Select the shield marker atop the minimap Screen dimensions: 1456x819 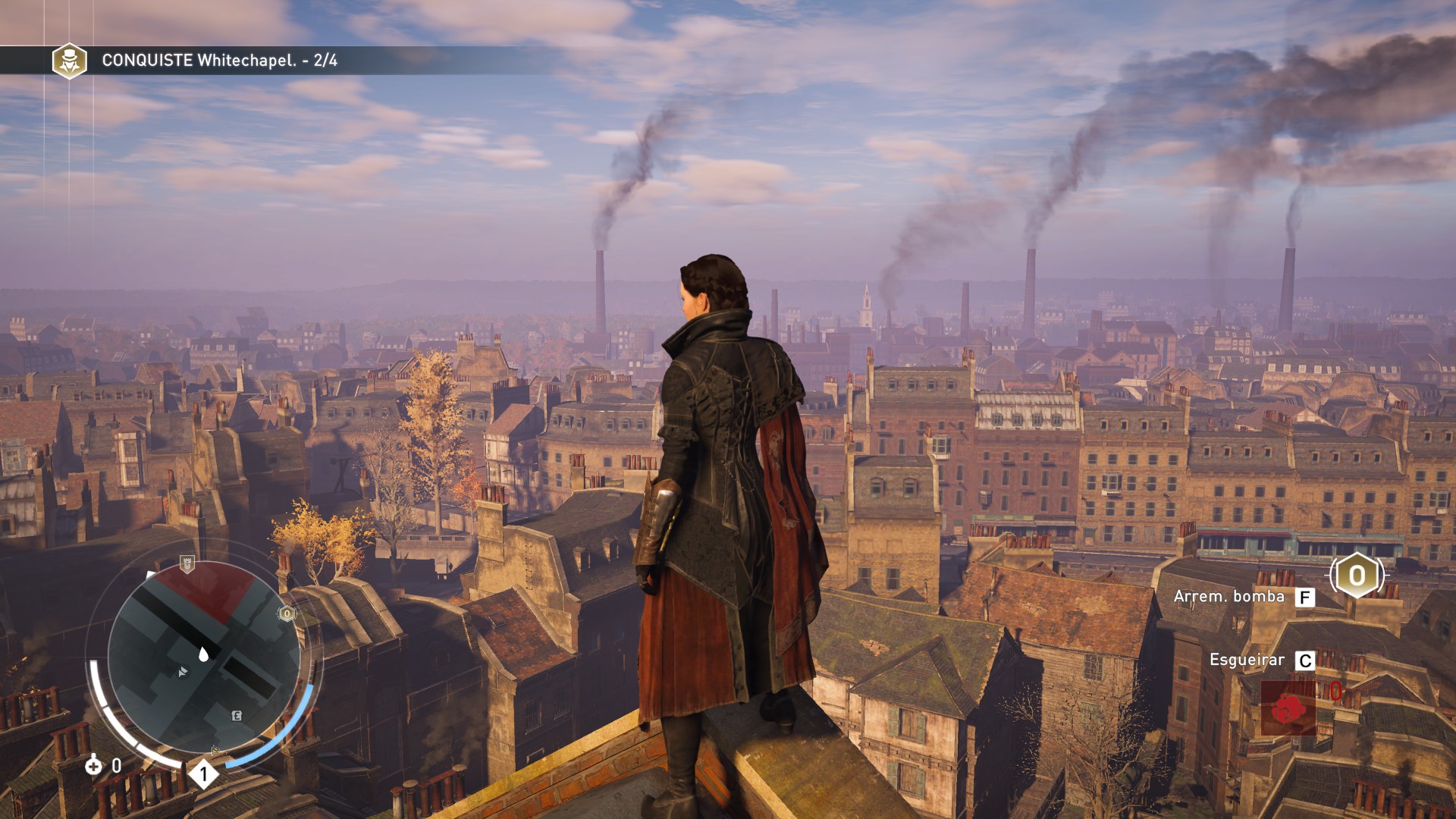[187, 564]
